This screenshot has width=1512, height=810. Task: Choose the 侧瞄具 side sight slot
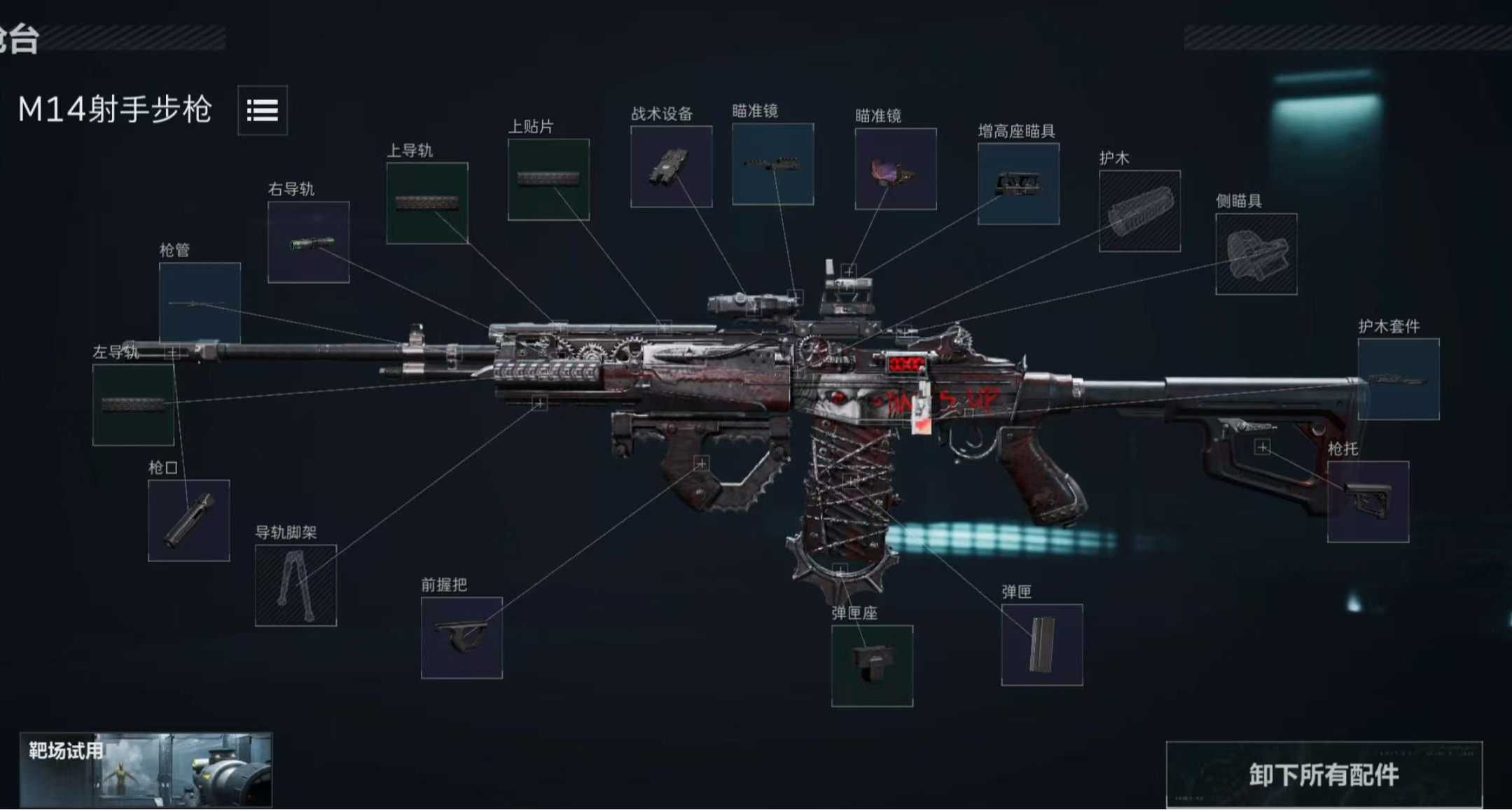click(1256, 254)
